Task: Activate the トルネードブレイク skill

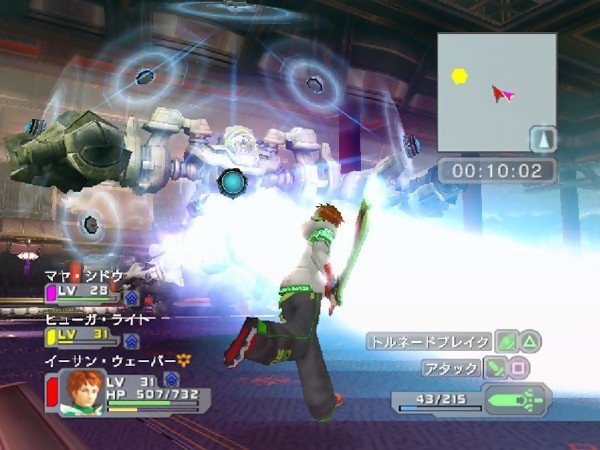Action: (x=430, y=341)
